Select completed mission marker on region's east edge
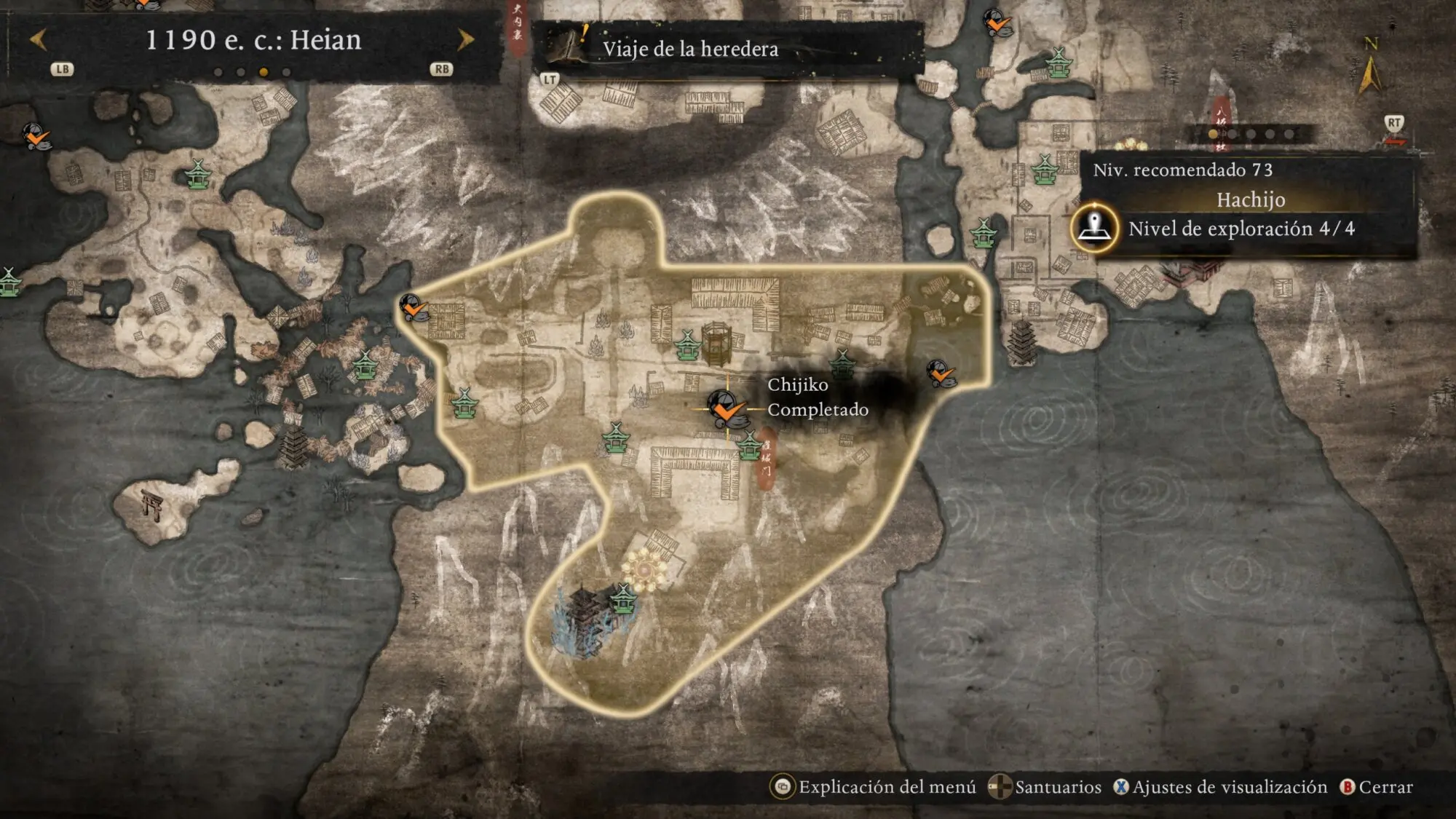The height and width of the screenshot is (819, 1456). (x=941, y=374)
